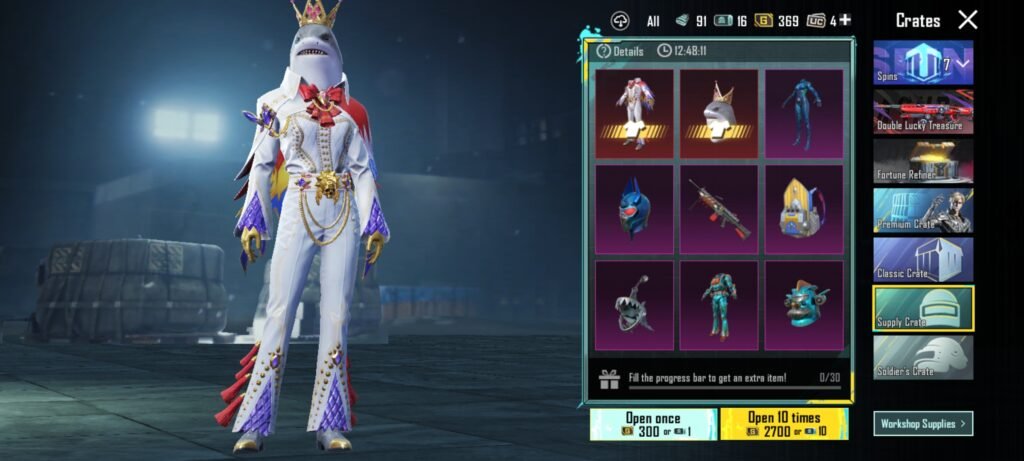Open Workshop Supplies
Screen dimensions: 1024x461
tap(922, 424)
